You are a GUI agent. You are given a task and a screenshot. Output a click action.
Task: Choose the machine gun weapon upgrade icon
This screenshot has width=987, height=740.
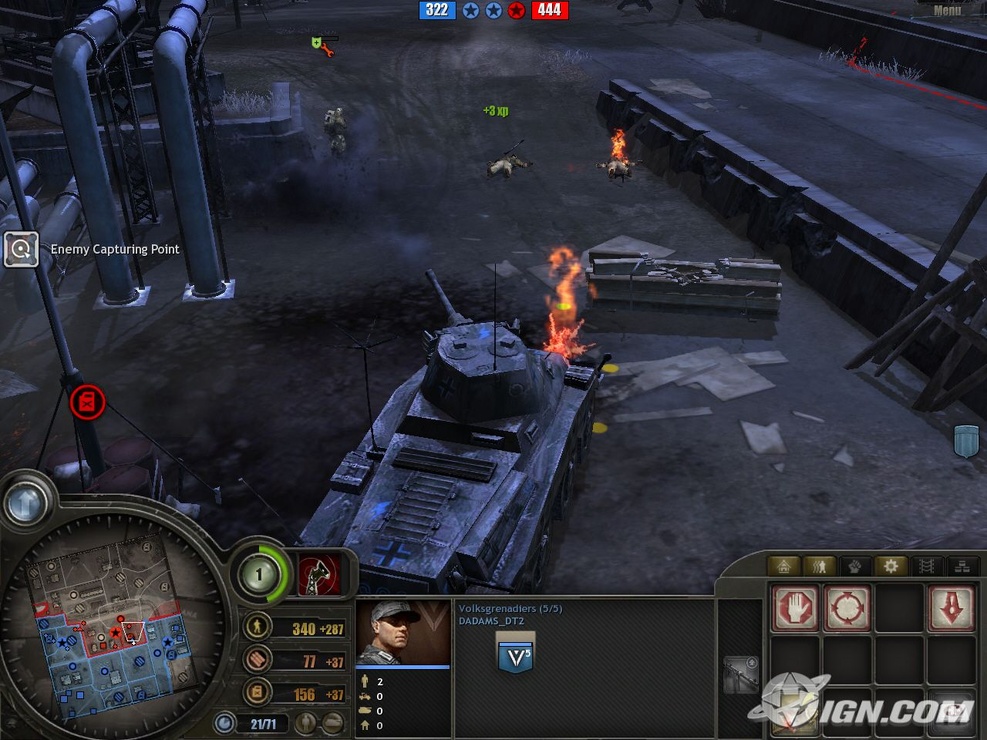click(x=741, y=675)
